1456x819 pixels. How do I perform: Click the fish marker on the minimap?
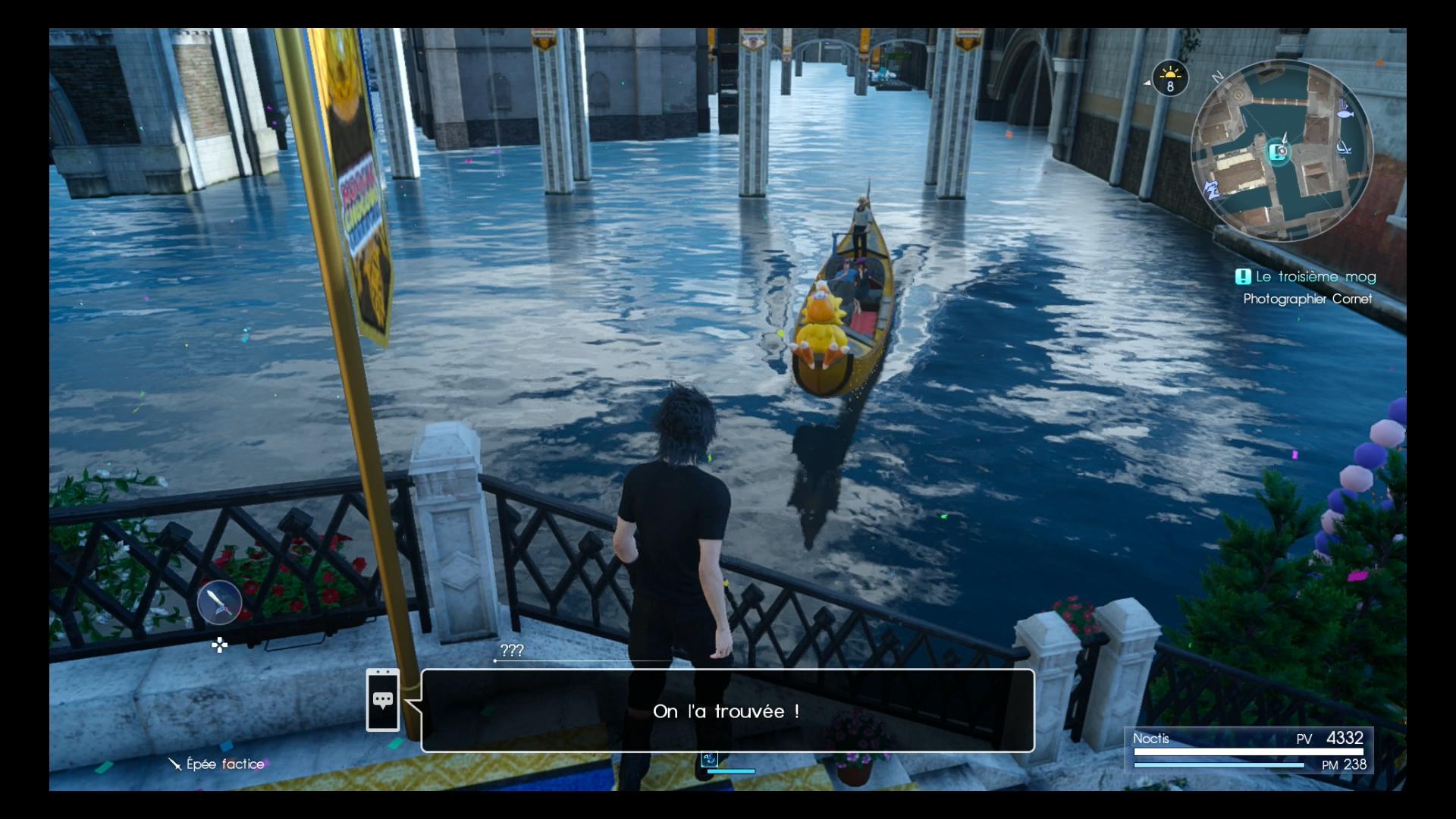[x=1345, y=114]
